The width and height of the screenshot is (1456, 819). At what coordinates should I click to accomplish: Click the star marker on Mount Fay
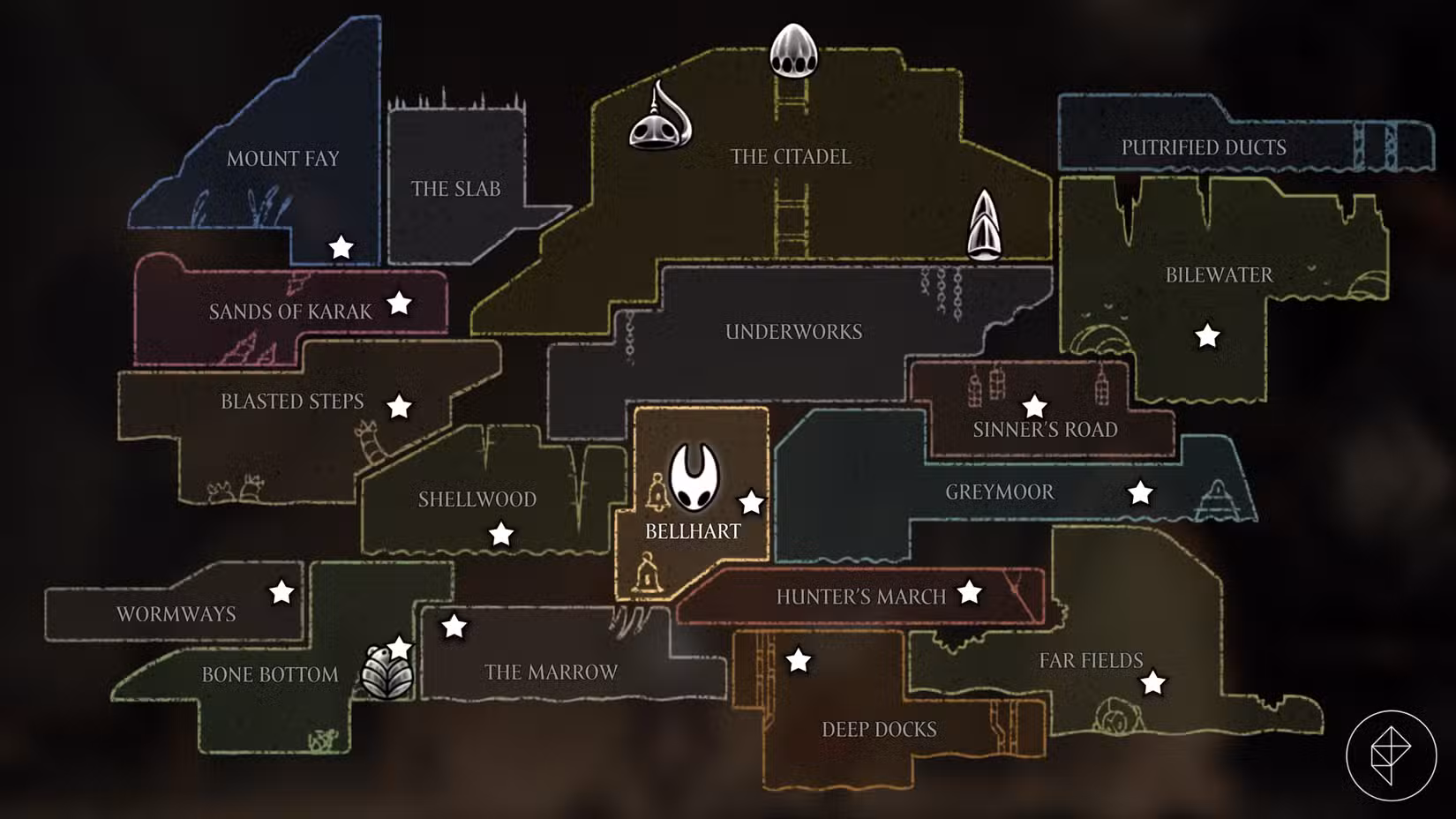pyautogui.click(x=341, y=248)
